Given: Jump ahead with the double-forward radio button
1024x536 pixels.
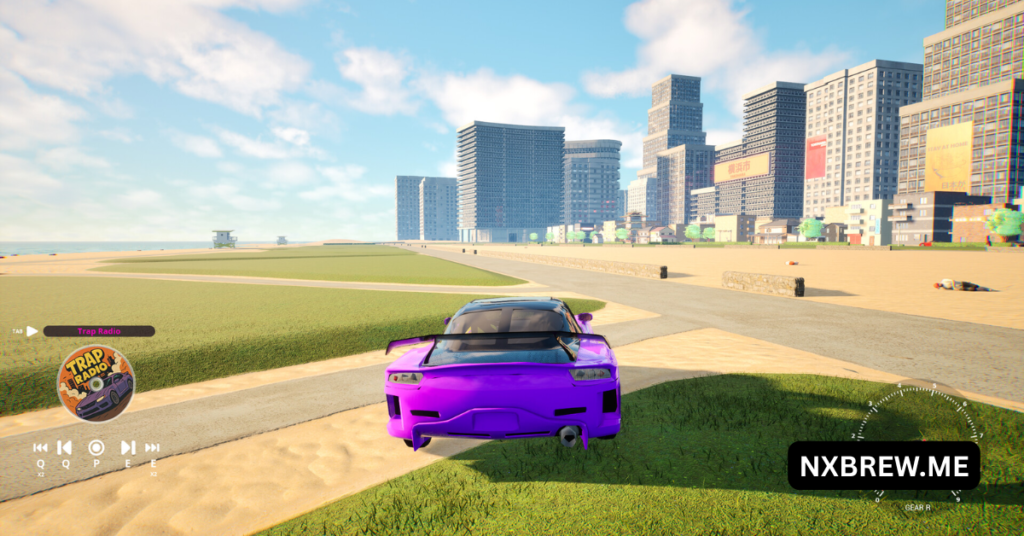Looking at the screenshot, I should coord(152,448).
